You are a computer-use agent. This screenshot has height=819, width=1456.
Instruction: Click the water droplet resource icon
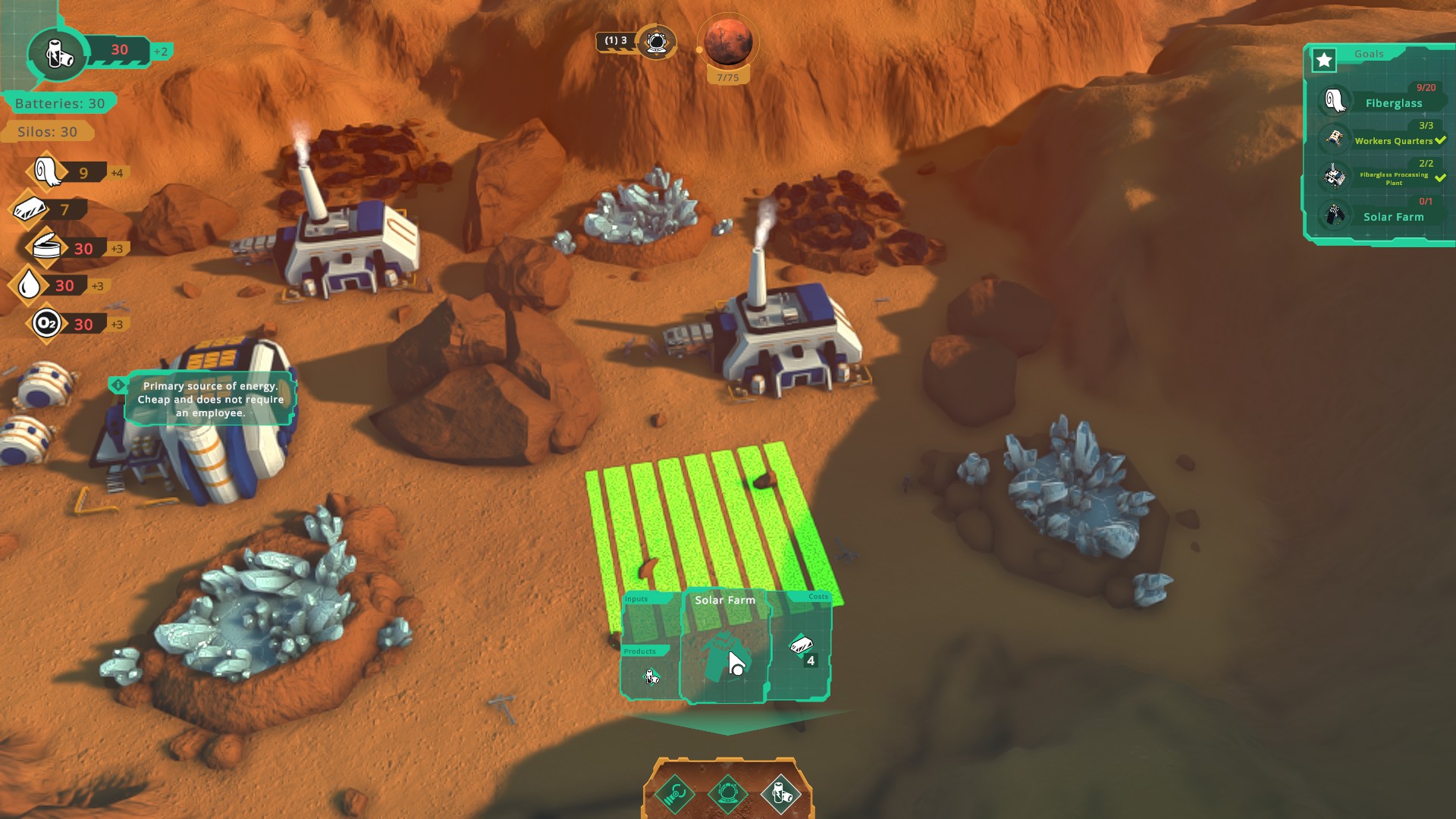click(x=30, y=285)
